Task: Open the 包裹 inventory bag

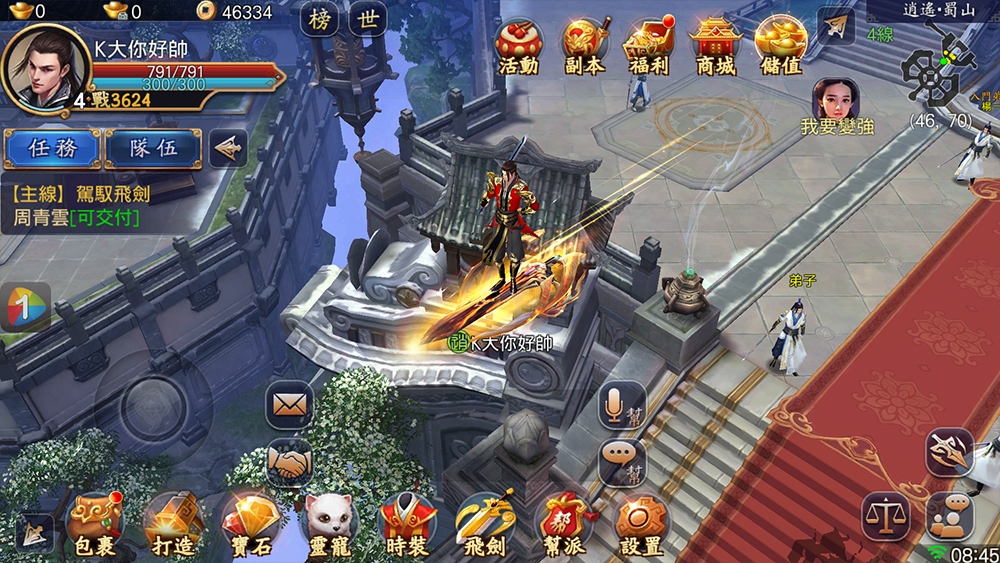Action: coord(95,522)
